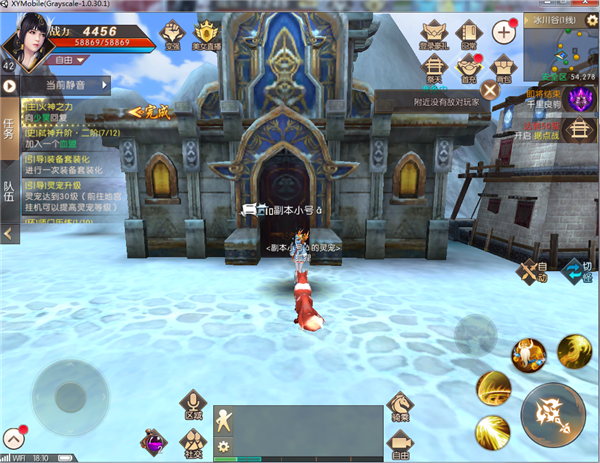The height and width of the screenshot is (463, 600).
Task: Tap the 变强 fist icon
Action: 173,36
